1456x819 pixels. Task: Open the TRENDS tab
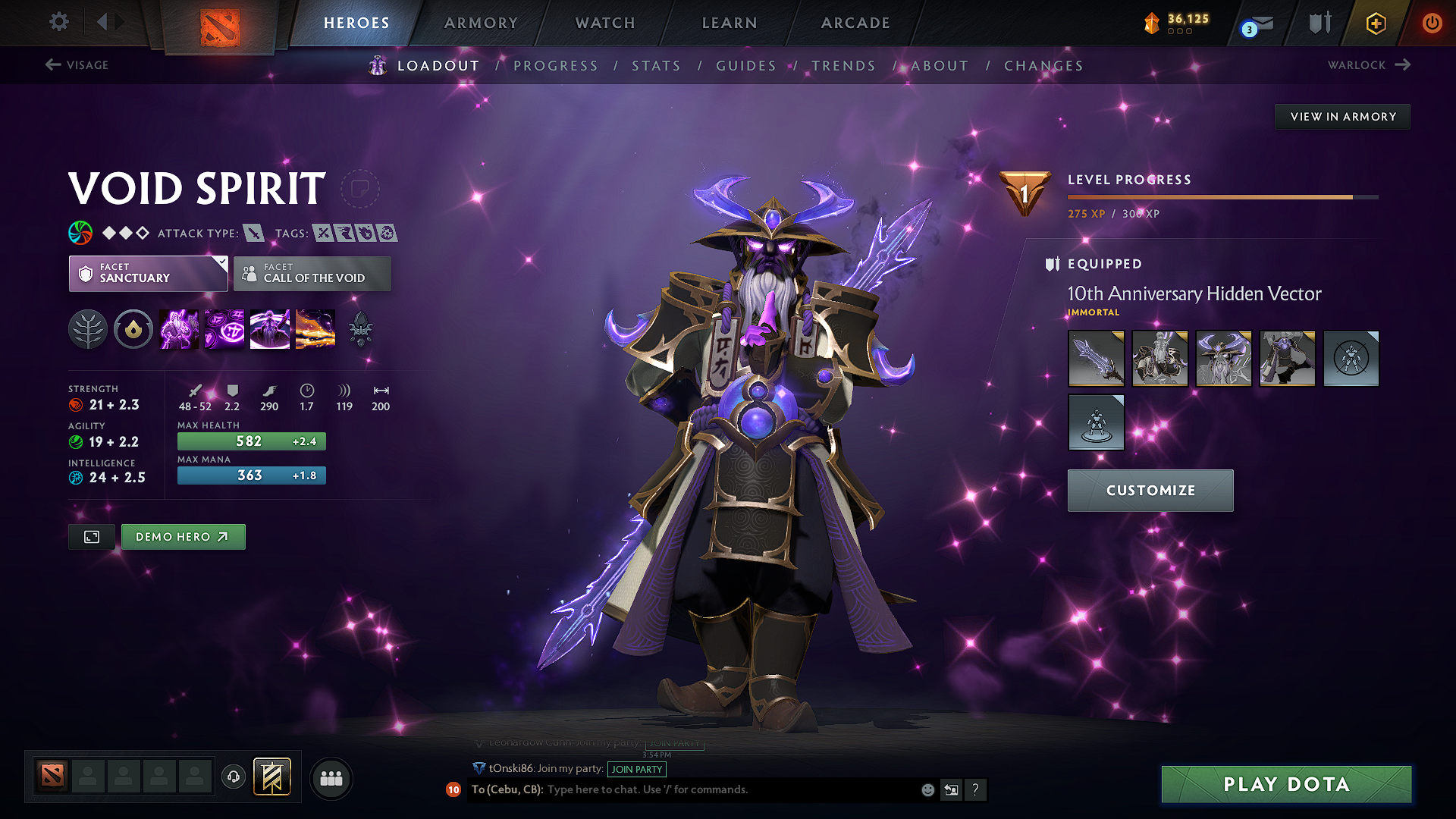click(x=843, y=66)
